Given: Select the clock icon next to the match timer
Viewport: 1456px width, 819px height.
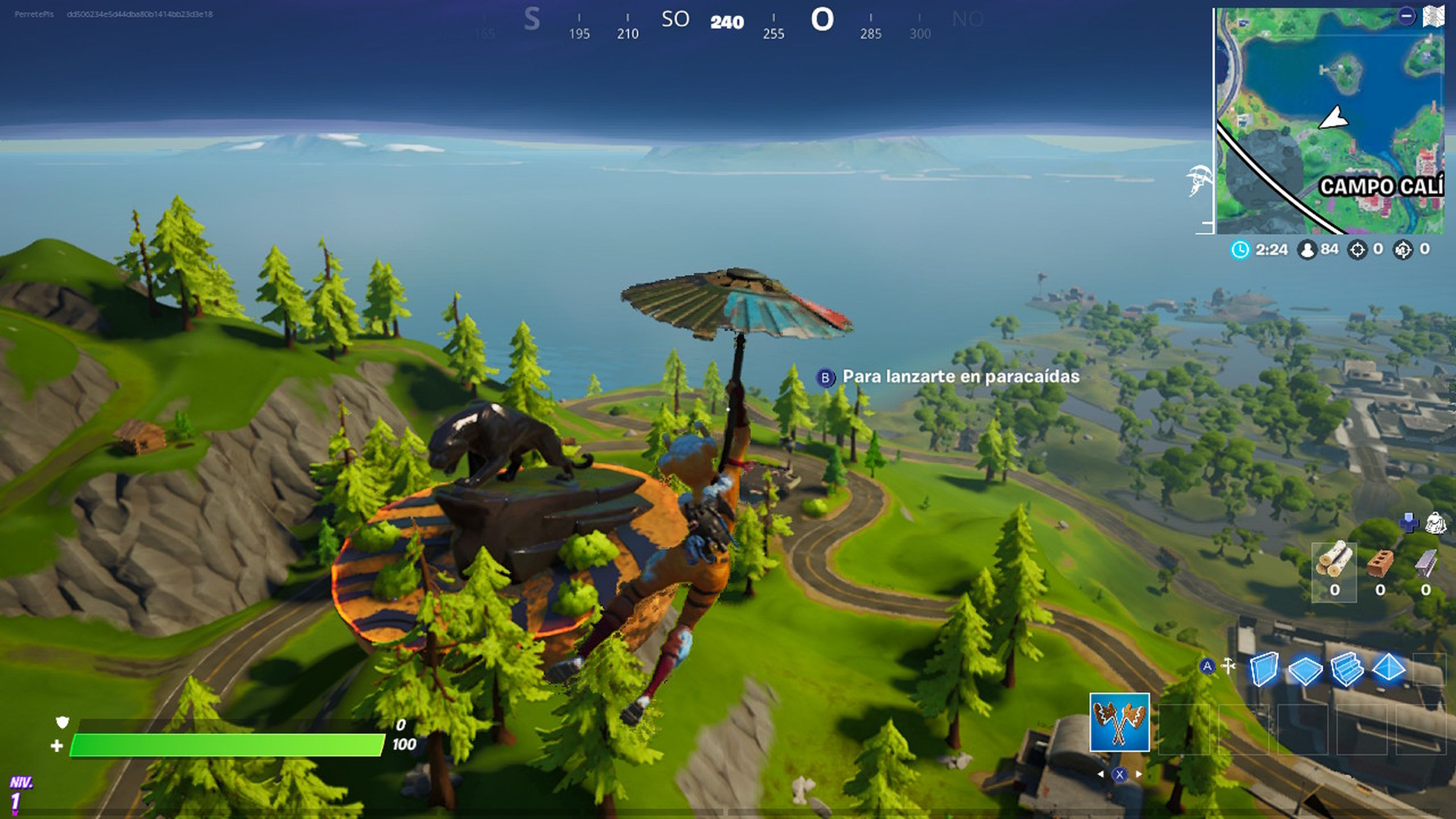Looking at the screenshot, I should click(1241, 249).
